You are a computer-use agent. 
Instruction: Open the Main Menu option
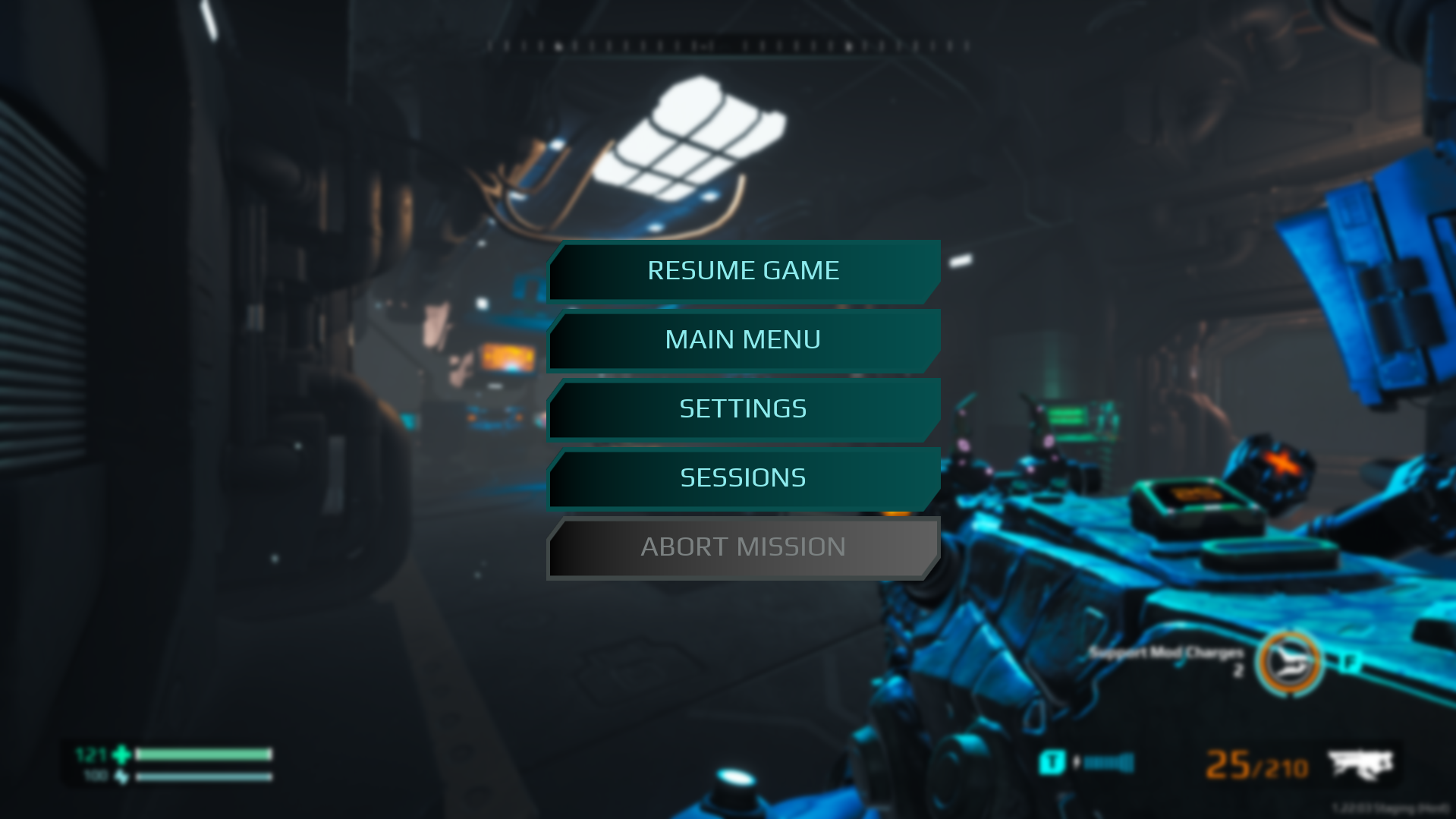point(744,340)
